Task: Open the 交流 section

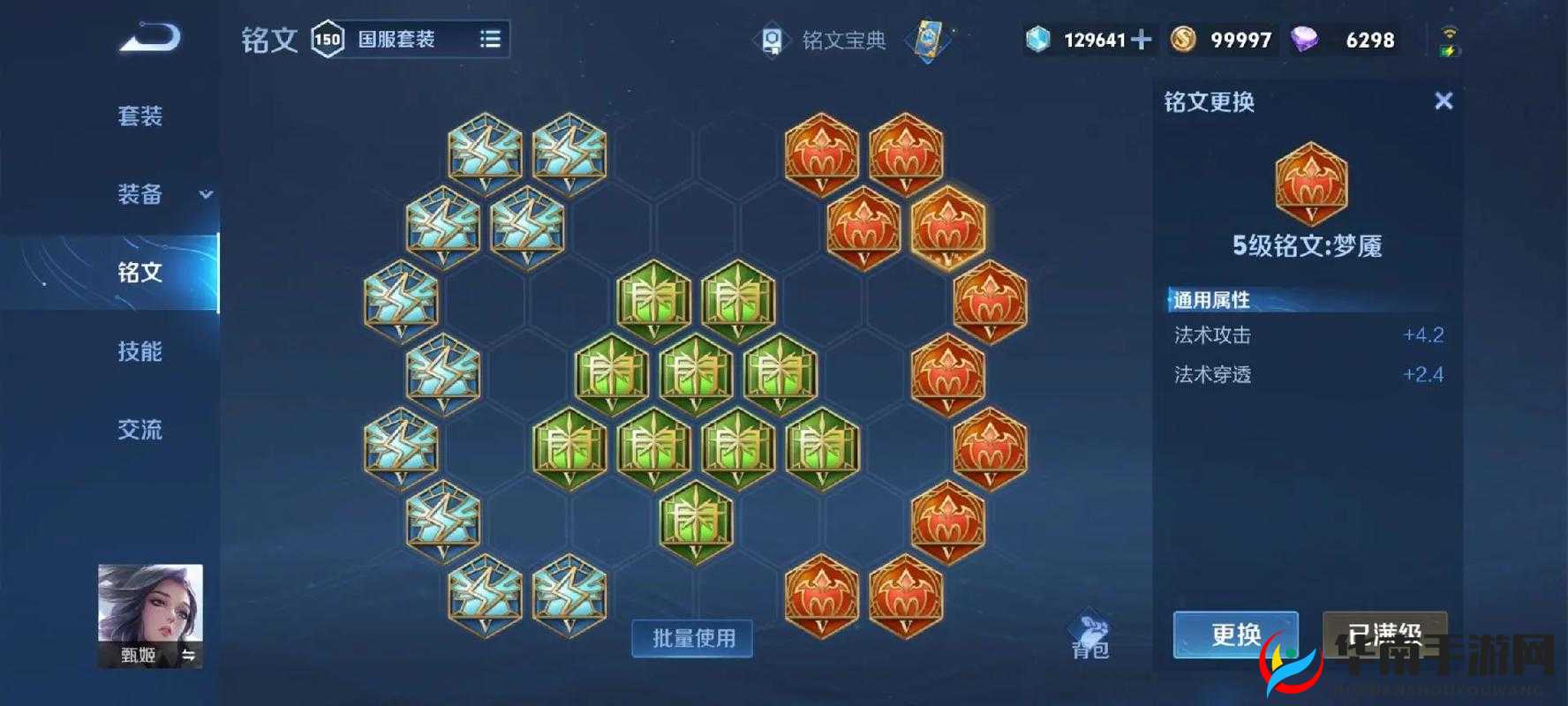Action: pyautogui.click(x=139, y=430)
